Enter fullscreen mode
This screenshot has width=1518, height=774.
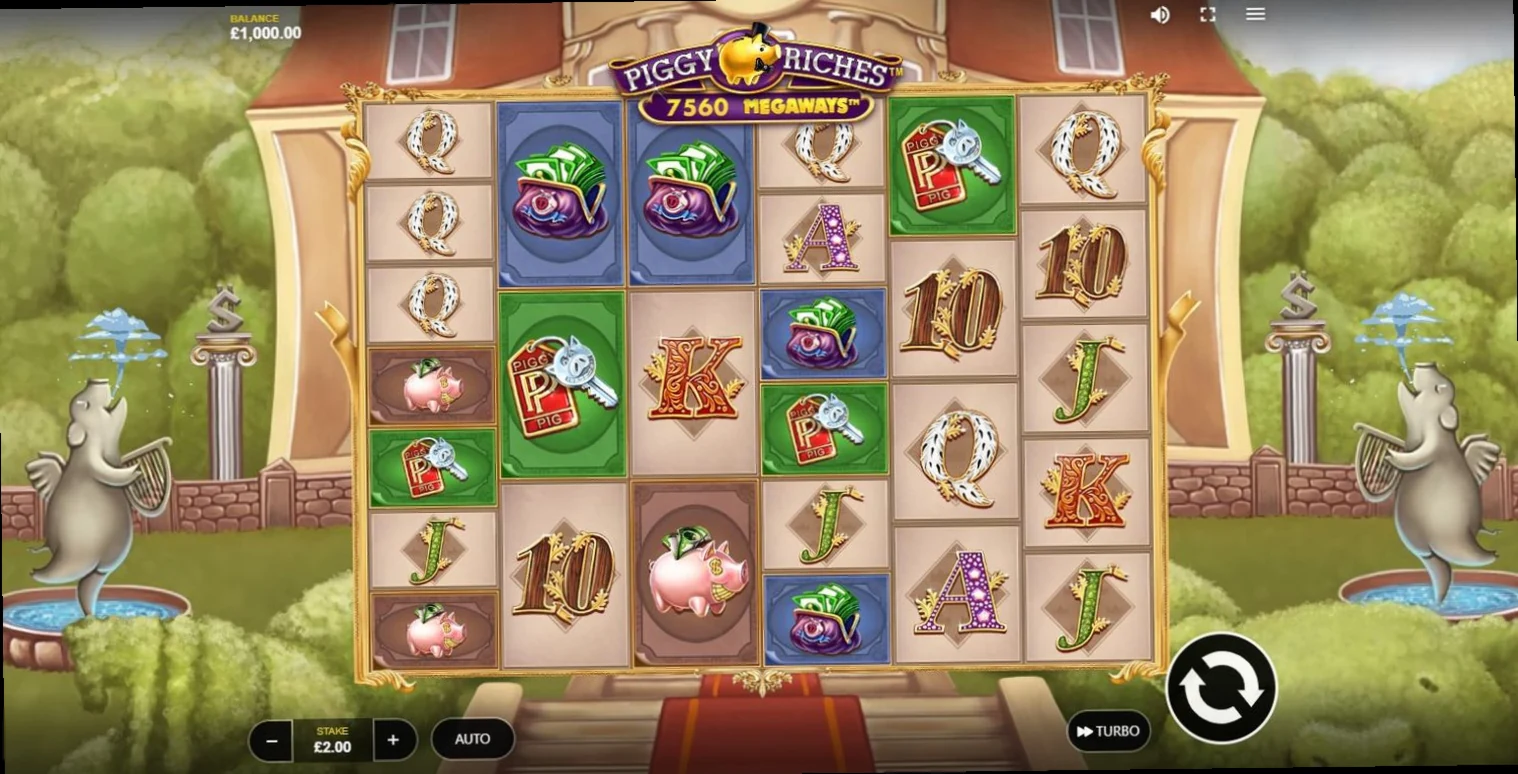1207,14
